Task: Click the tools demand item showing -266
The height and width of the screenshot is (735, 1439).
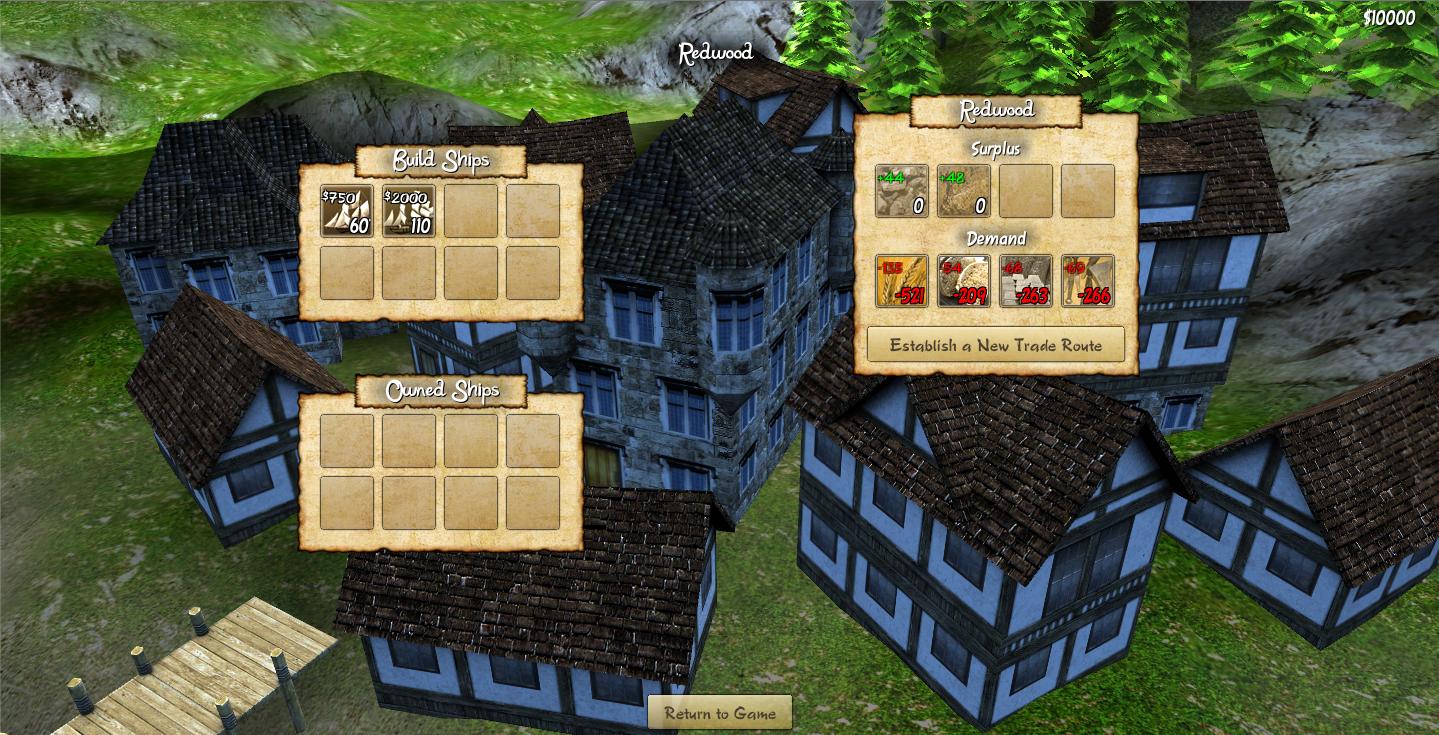Action: coord(1087,281)
